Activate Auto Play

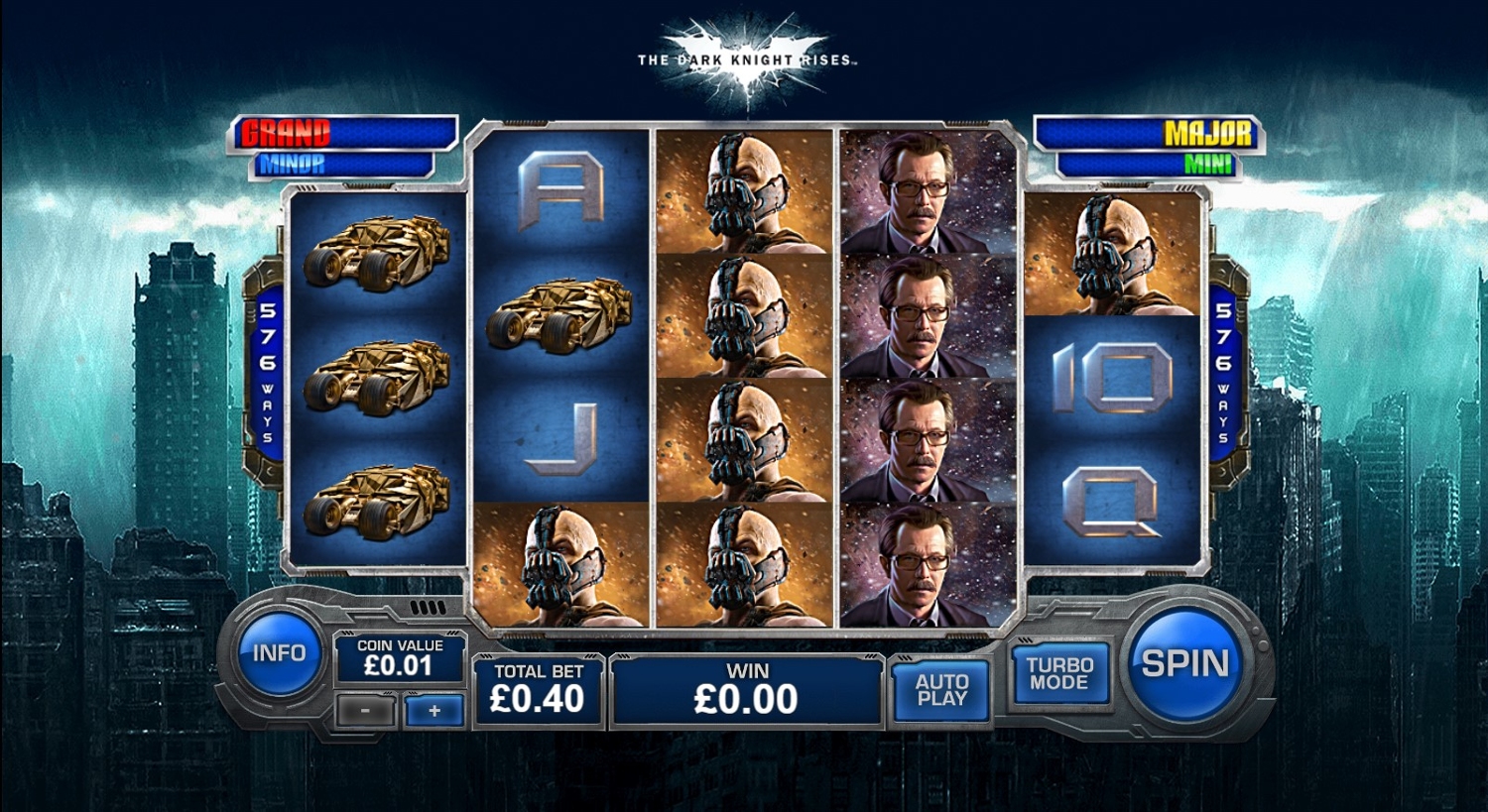(941, 689)
